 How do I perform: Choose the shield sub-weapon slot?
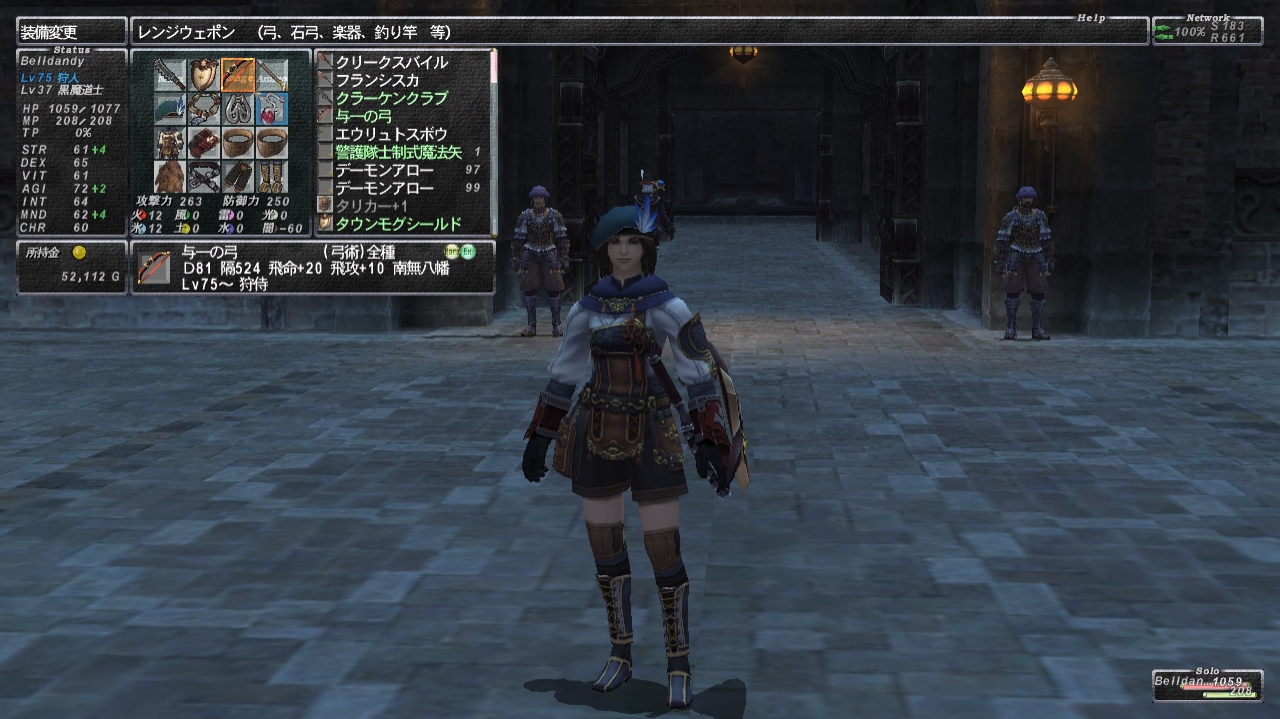204,75
